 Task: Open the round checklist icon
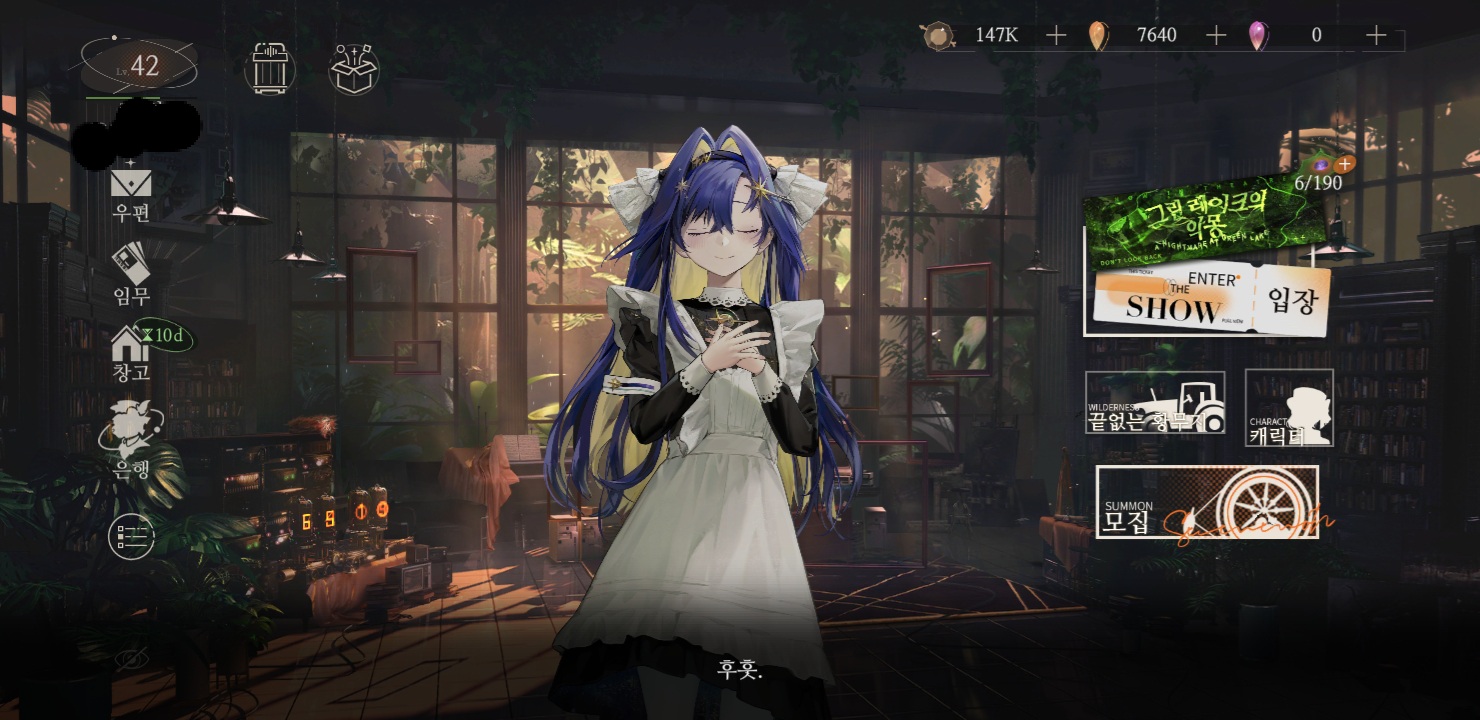(131, 538)
